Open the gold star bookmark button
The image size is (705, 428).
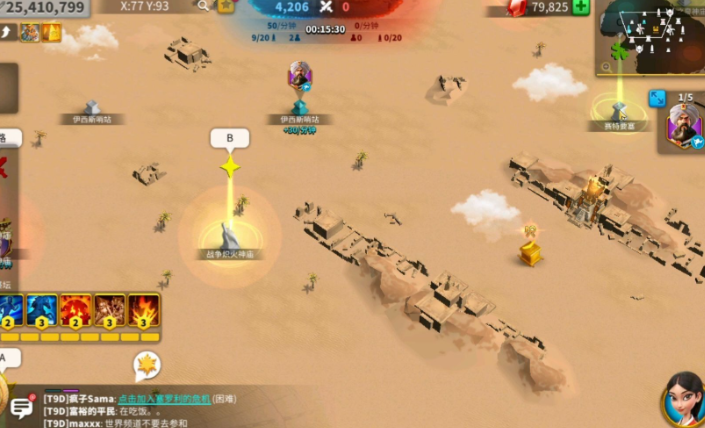(226, 6)
